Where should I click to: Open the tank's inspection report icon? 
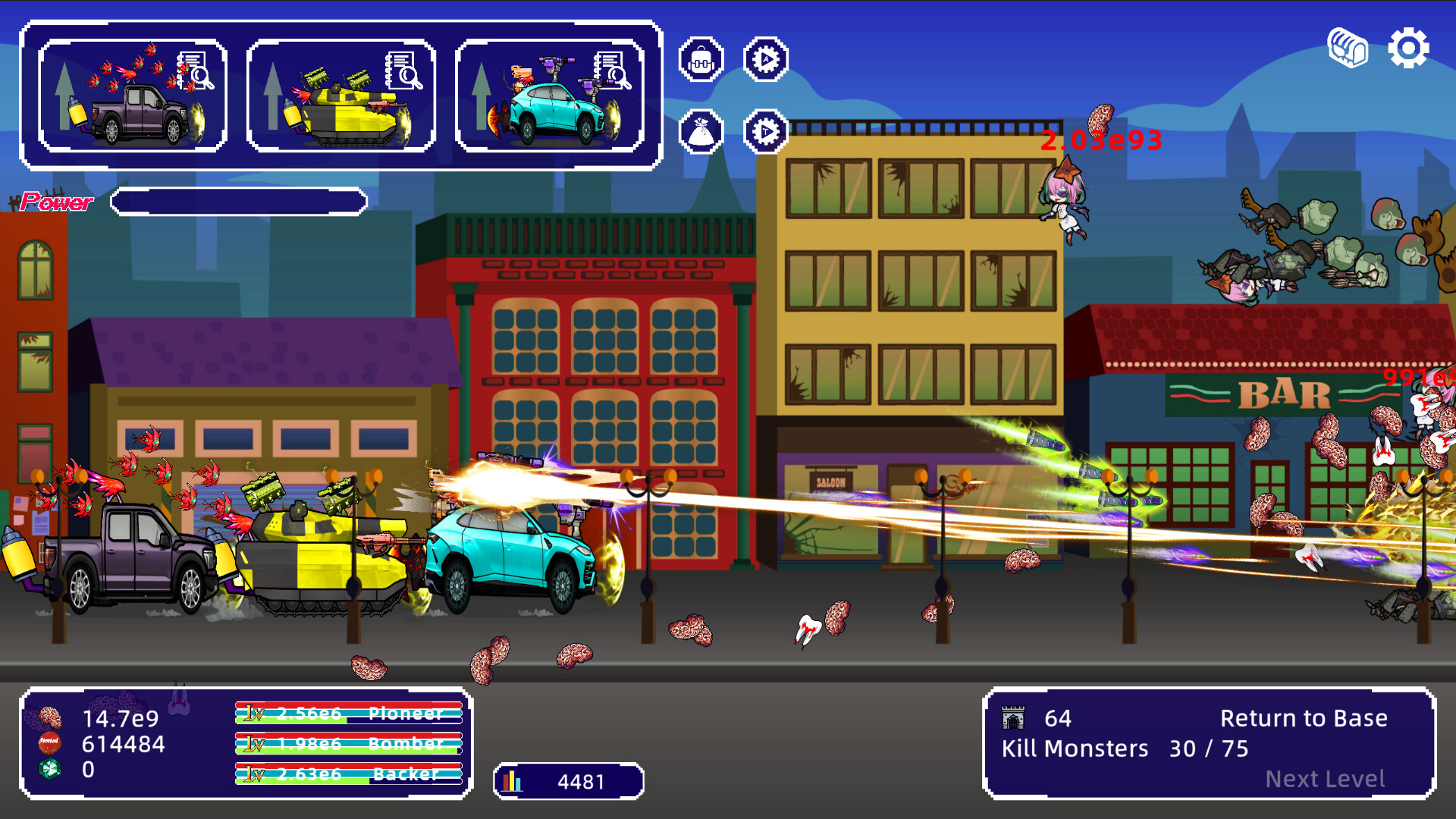pos(403,71)
